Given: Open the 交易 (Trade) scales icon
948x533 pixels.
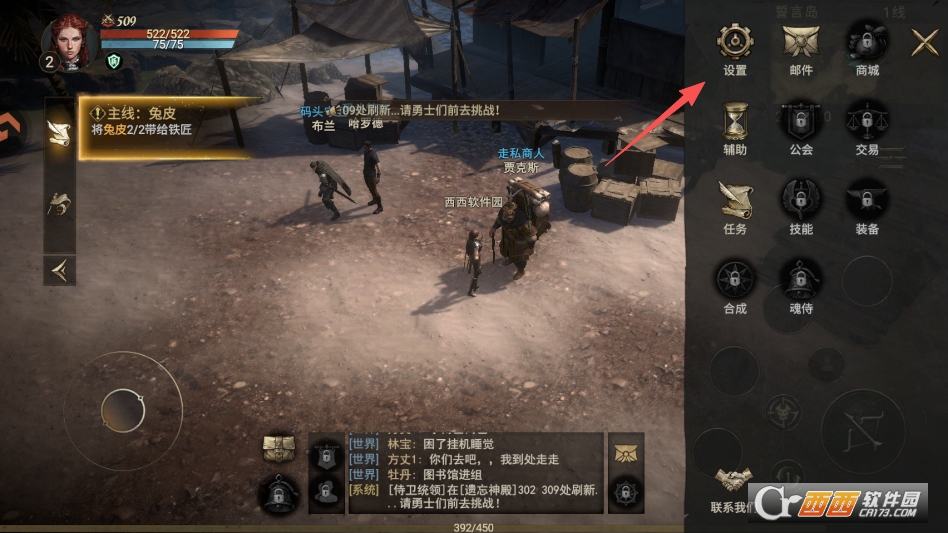Looking at the screenshot, I should [x=867, y=122].
